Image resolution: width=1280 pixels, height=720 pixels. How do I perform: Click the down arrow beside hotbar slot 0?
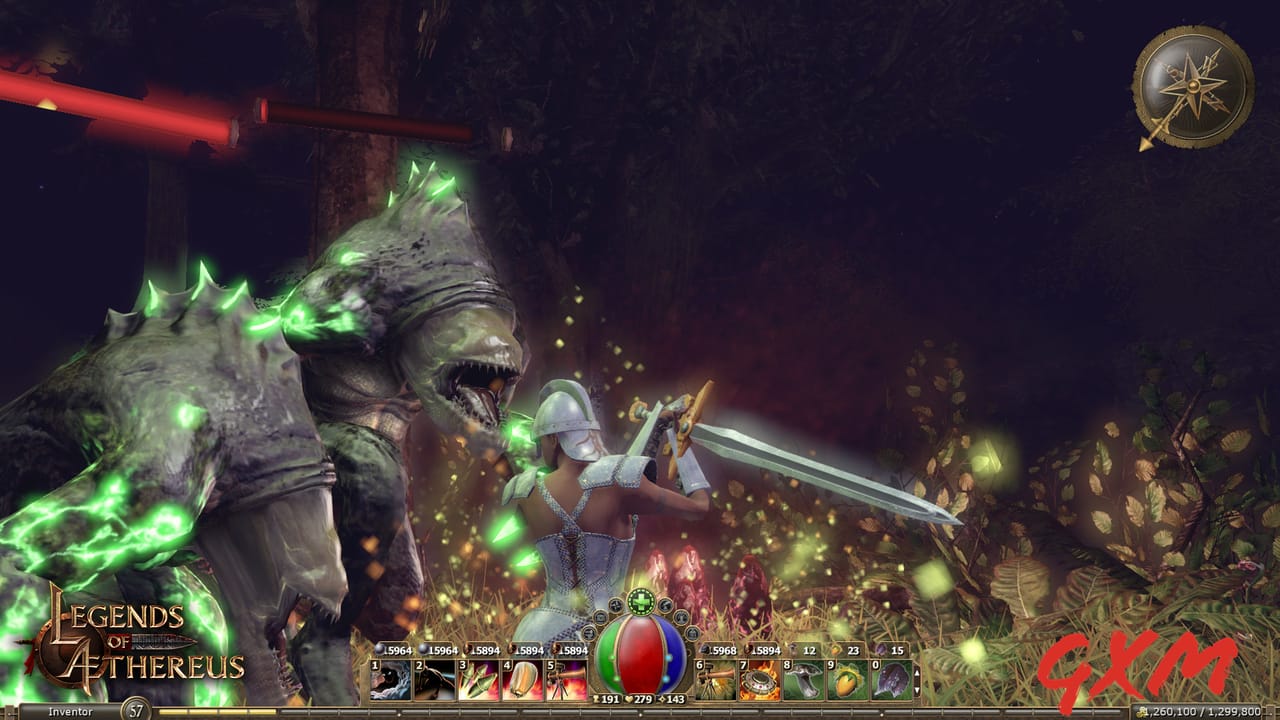click(x=916, y=690)
